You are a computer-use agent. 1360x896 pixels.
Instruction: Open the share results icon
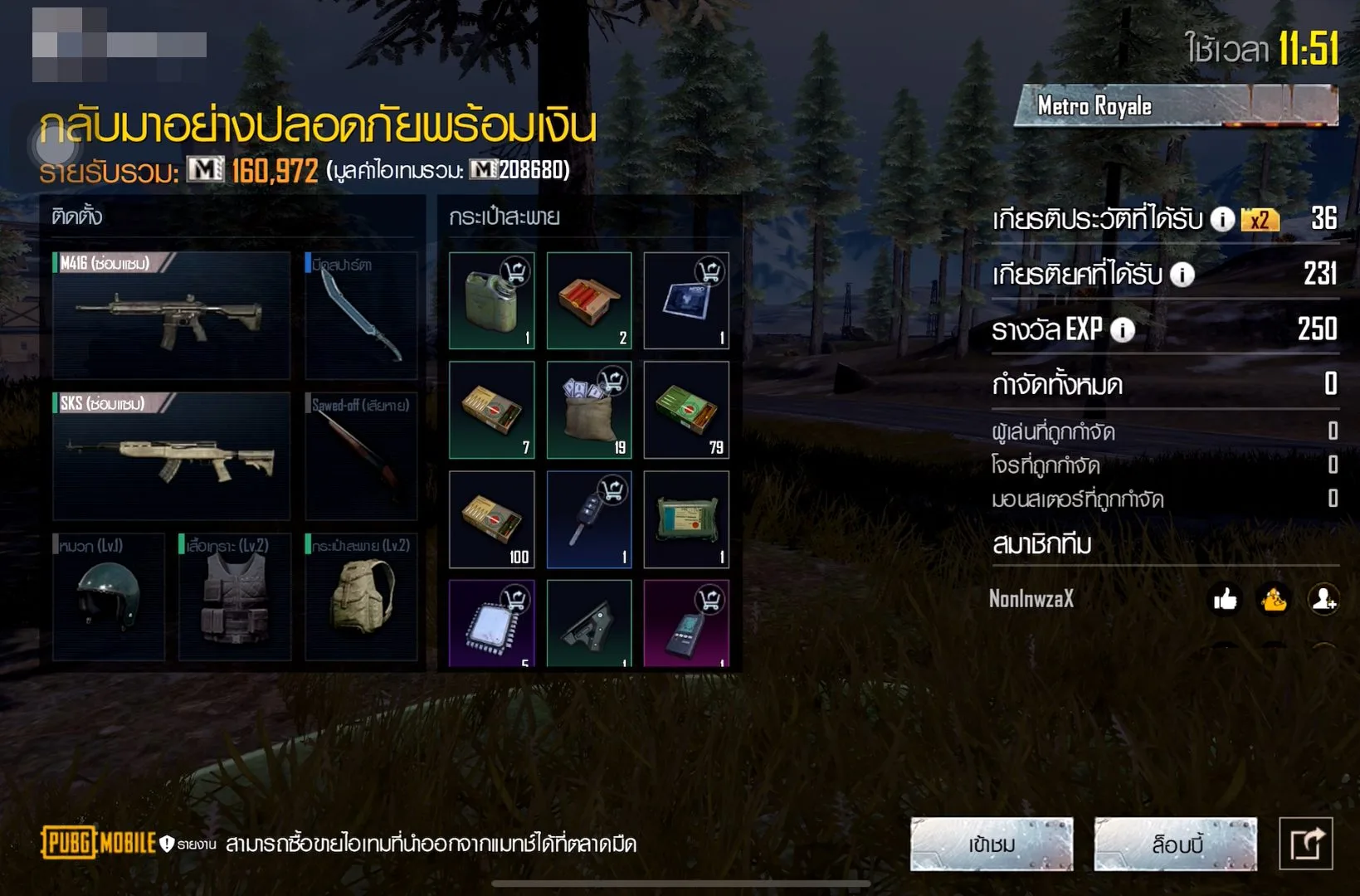pos(1306,845)
